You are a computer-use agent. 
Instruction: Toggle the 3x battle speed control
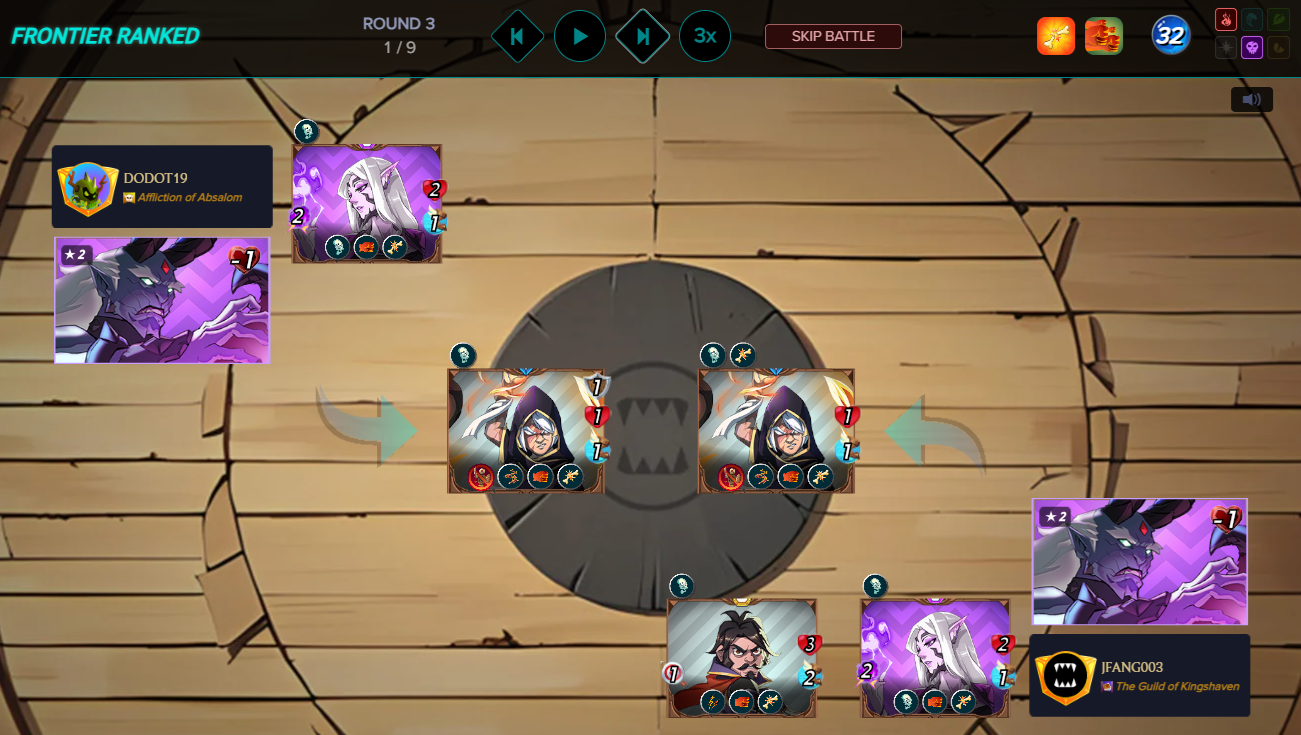click(x=704, y=35)
